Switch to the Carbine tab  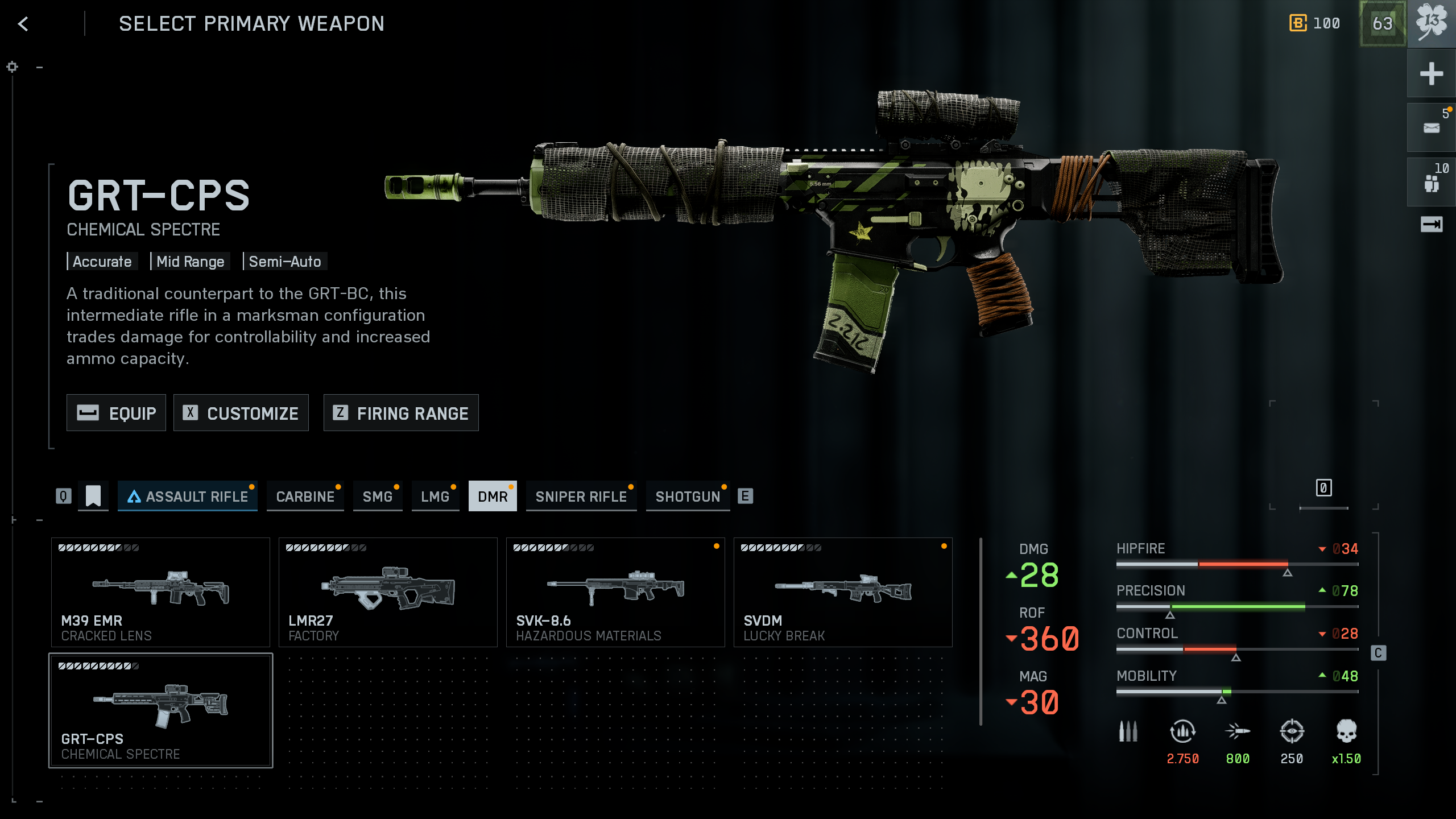coord(305,497)
